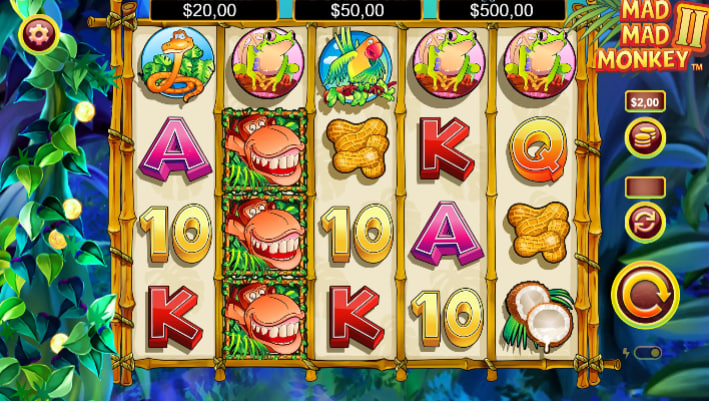Toggle the lightning turbo spin switch

[x=647, y=353]
